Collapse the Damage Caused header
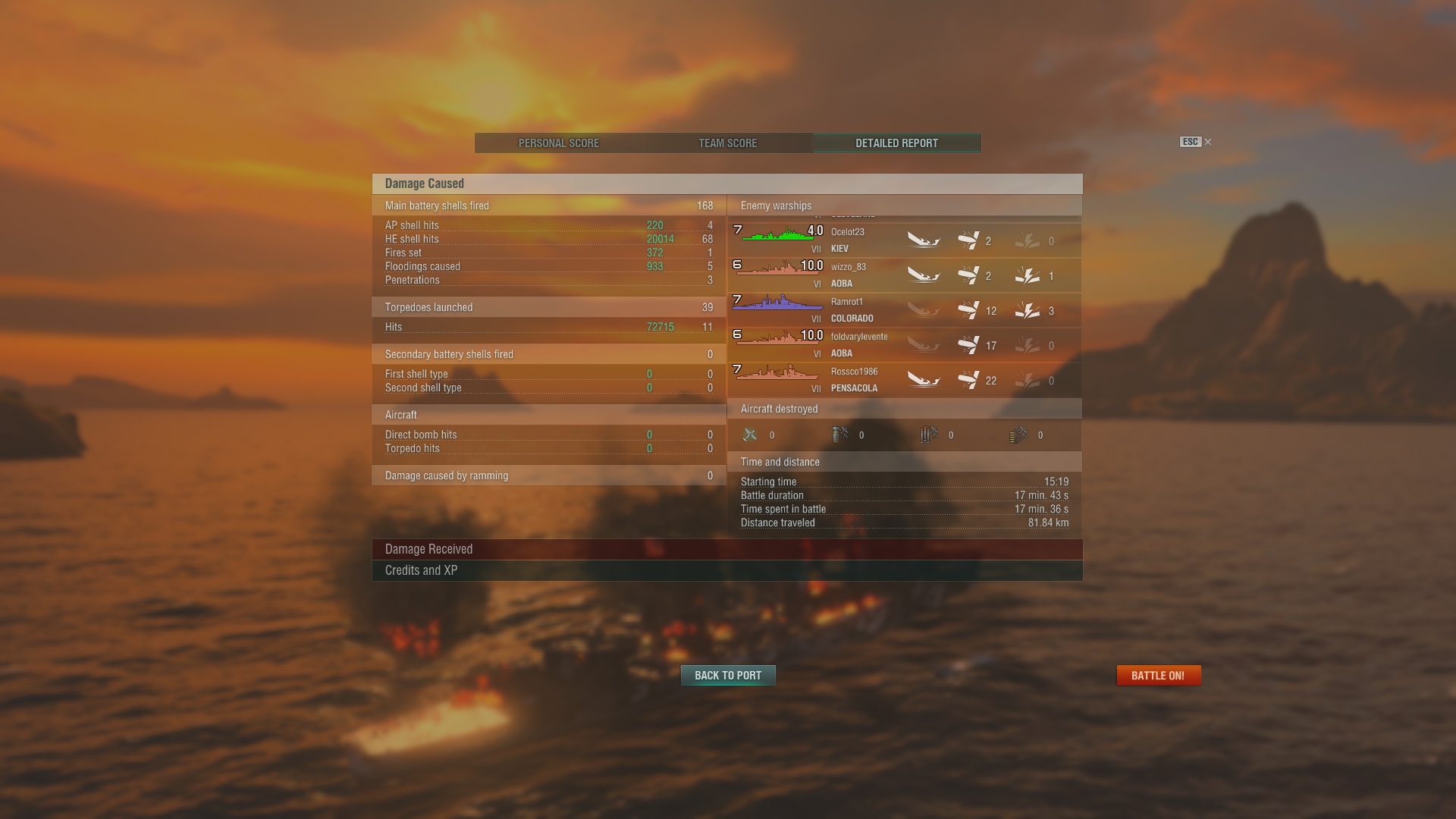This screenshot has width=1456, height=819. pyautogui.click(x=726, y=184)
